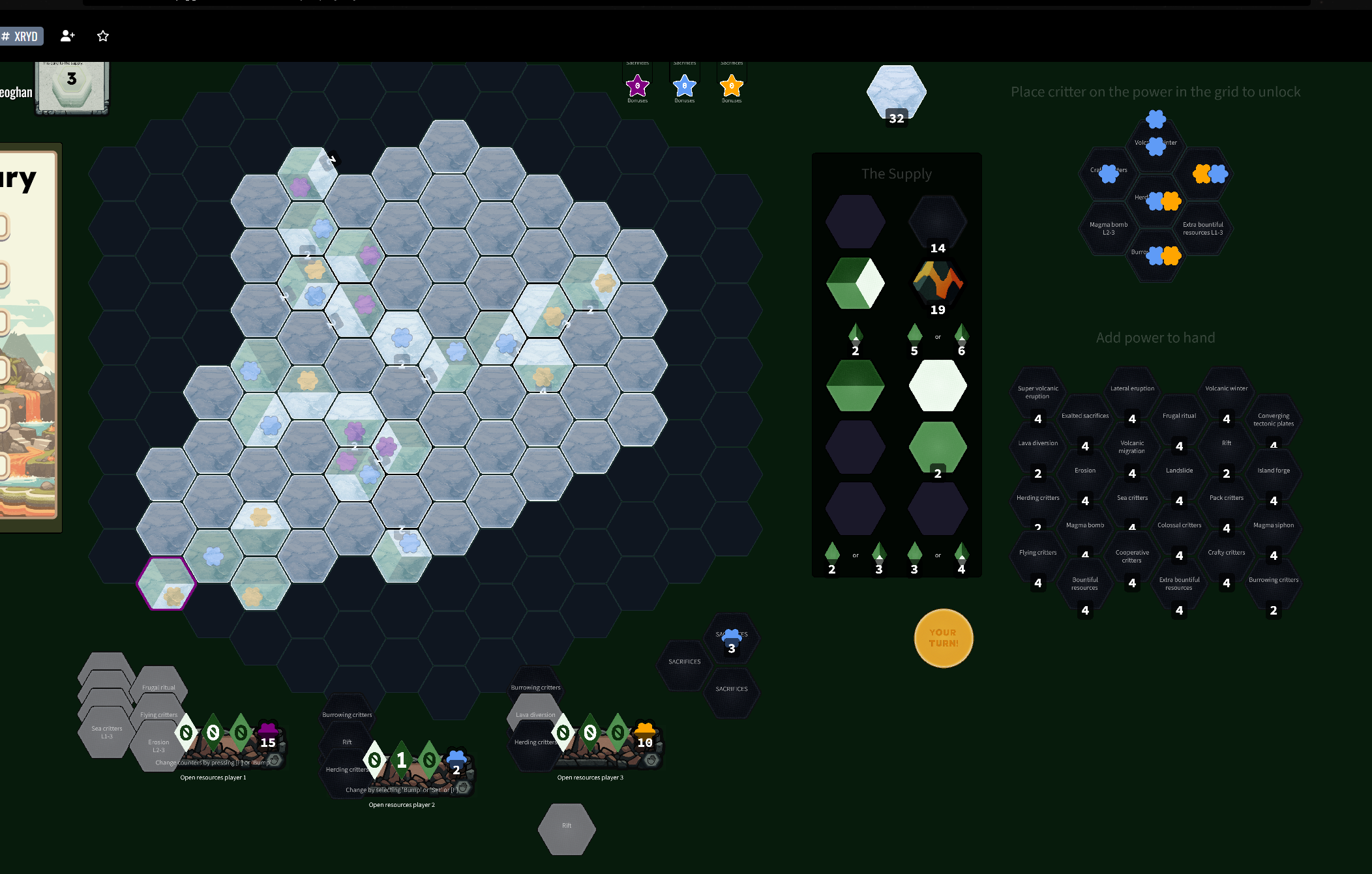Expand Open resources player 2

[402, 804]
